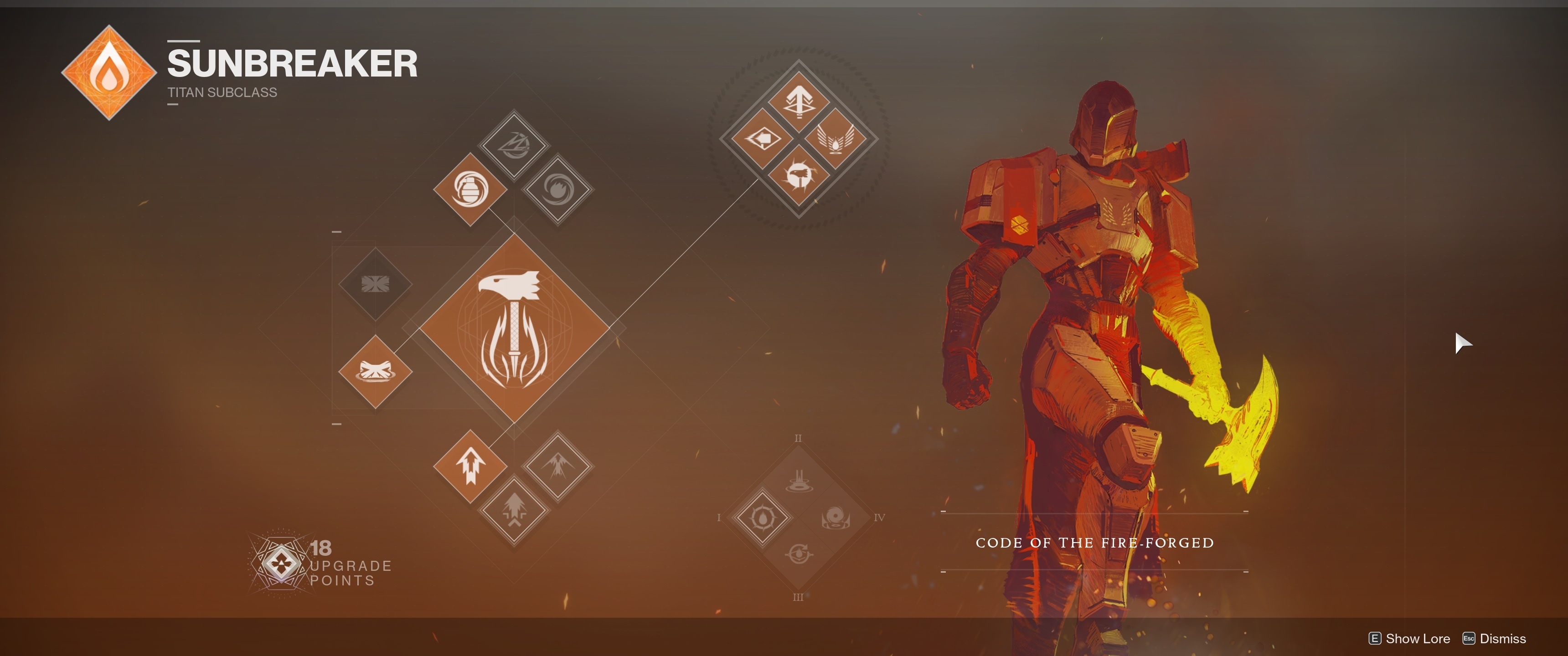The height and width of the screenshot is (656, 1568).
Task: Select the highlighted upward-arrow jump ability
Action: pyautogui.click(x=470, y=466)
